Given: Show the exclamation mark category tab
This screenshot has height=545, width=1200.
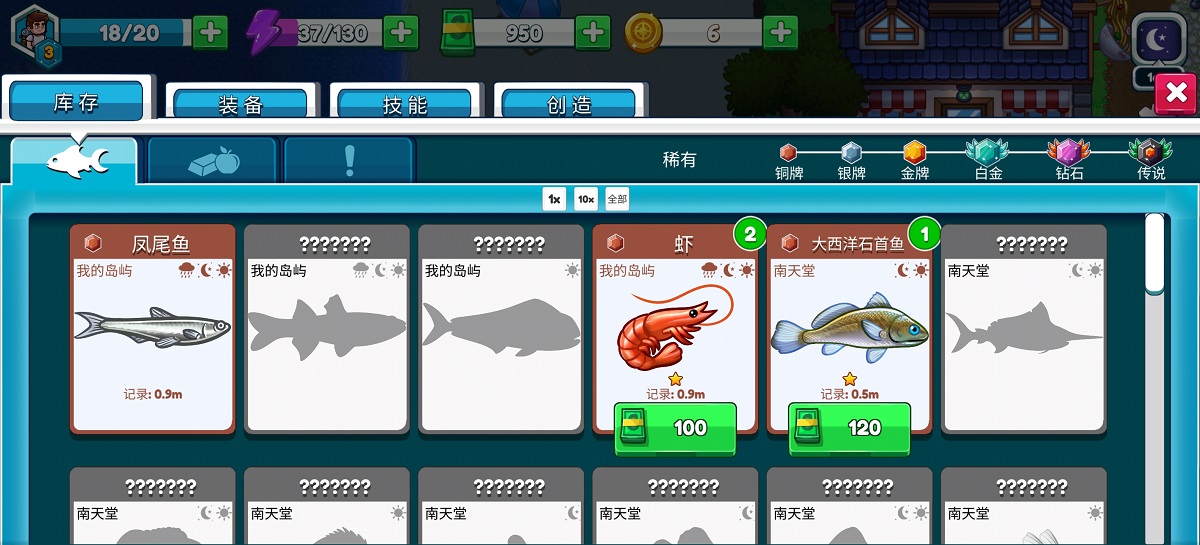Looking at the screenshot, I should [349, 160].
